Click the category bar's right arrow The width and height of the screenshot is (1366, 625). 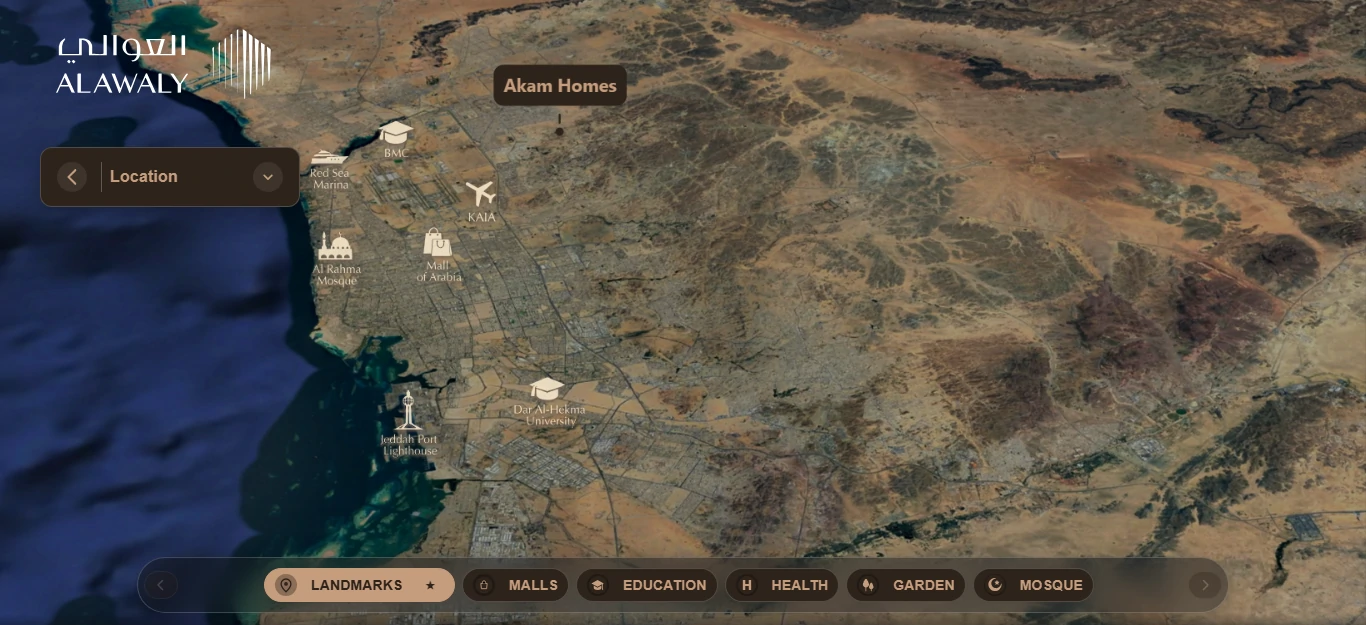(x=1205, y=585)
